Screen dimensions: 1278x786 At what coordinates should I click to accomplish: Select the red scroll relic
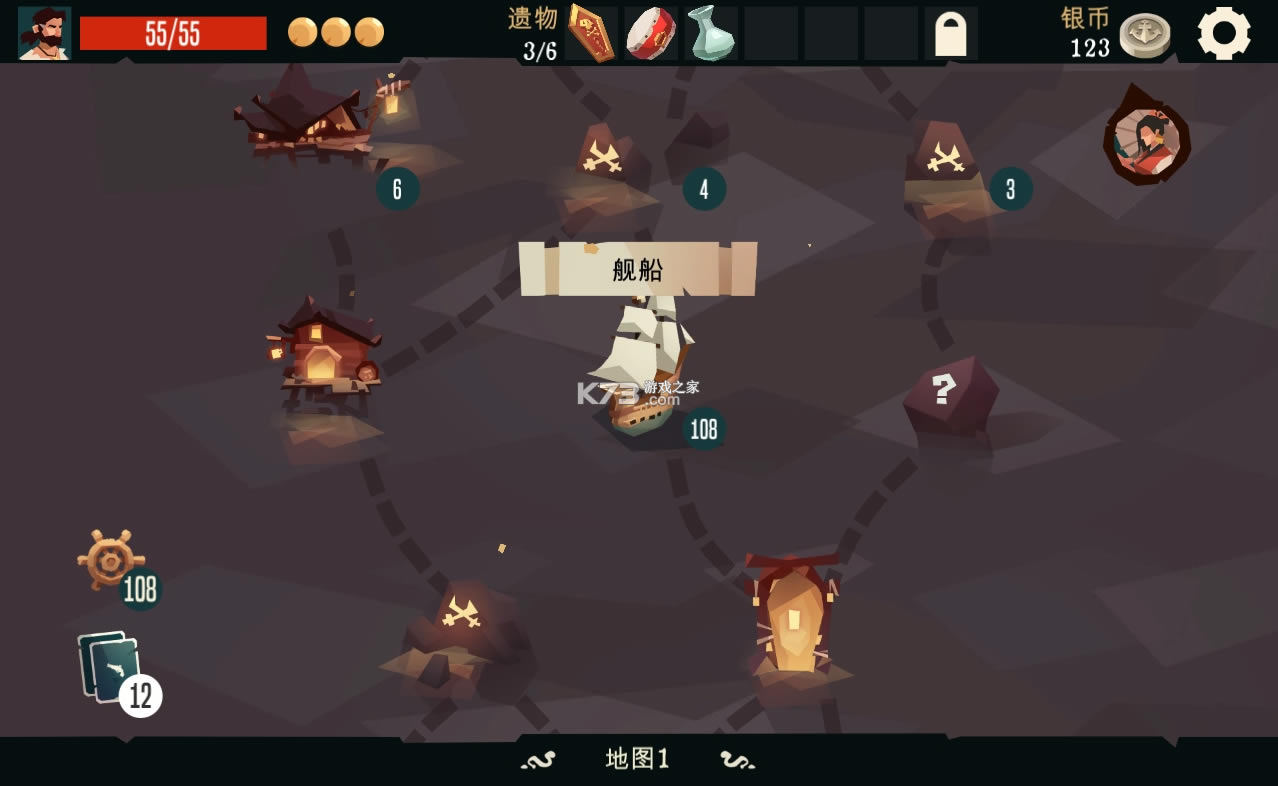pos(591,33)
